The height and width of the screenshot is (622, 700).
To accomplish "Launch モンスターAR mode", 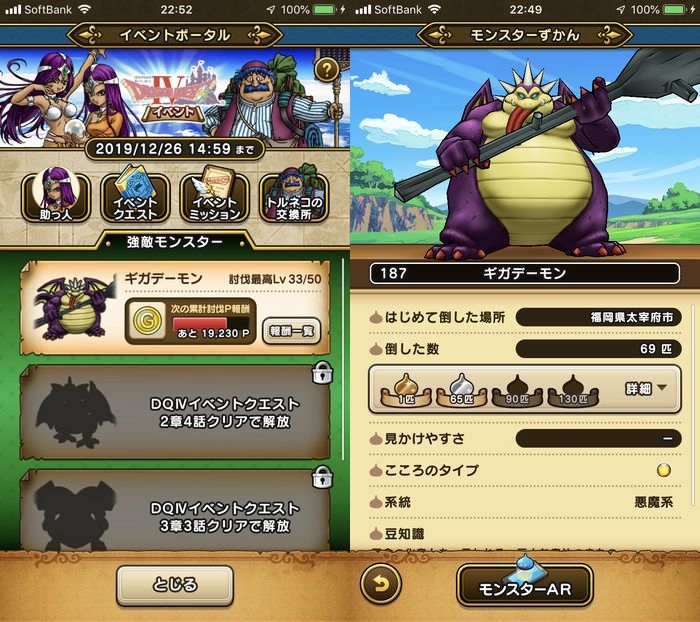I will [525, 587].
